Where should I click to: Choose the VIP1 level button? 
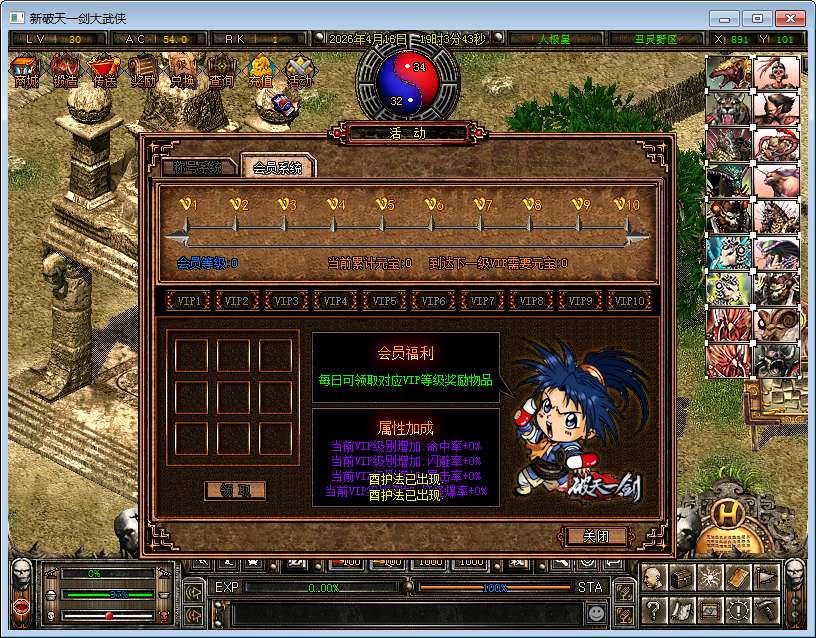(190, 300)
